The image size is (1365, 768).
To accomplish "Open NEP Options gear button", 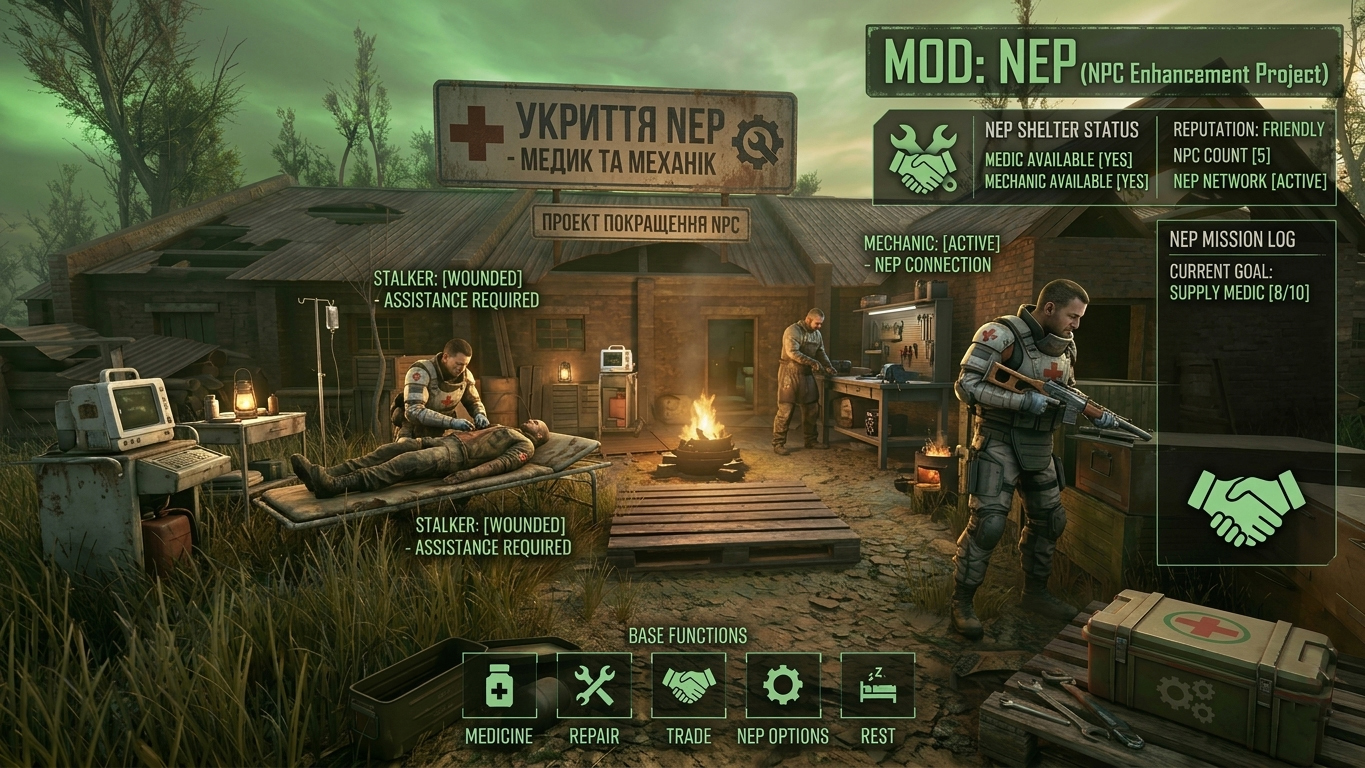I will tap(783, 686).
